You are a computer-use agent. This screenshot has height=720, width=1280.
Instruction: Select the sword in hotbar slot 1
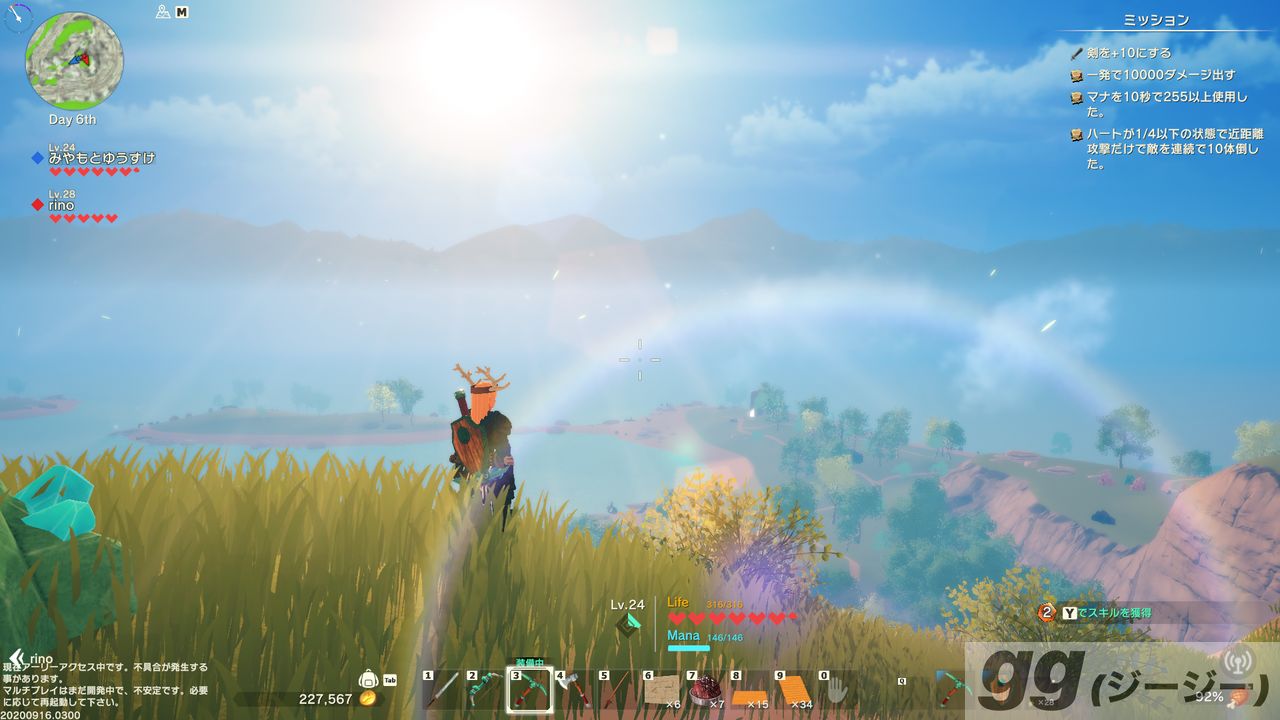(441, 691)
